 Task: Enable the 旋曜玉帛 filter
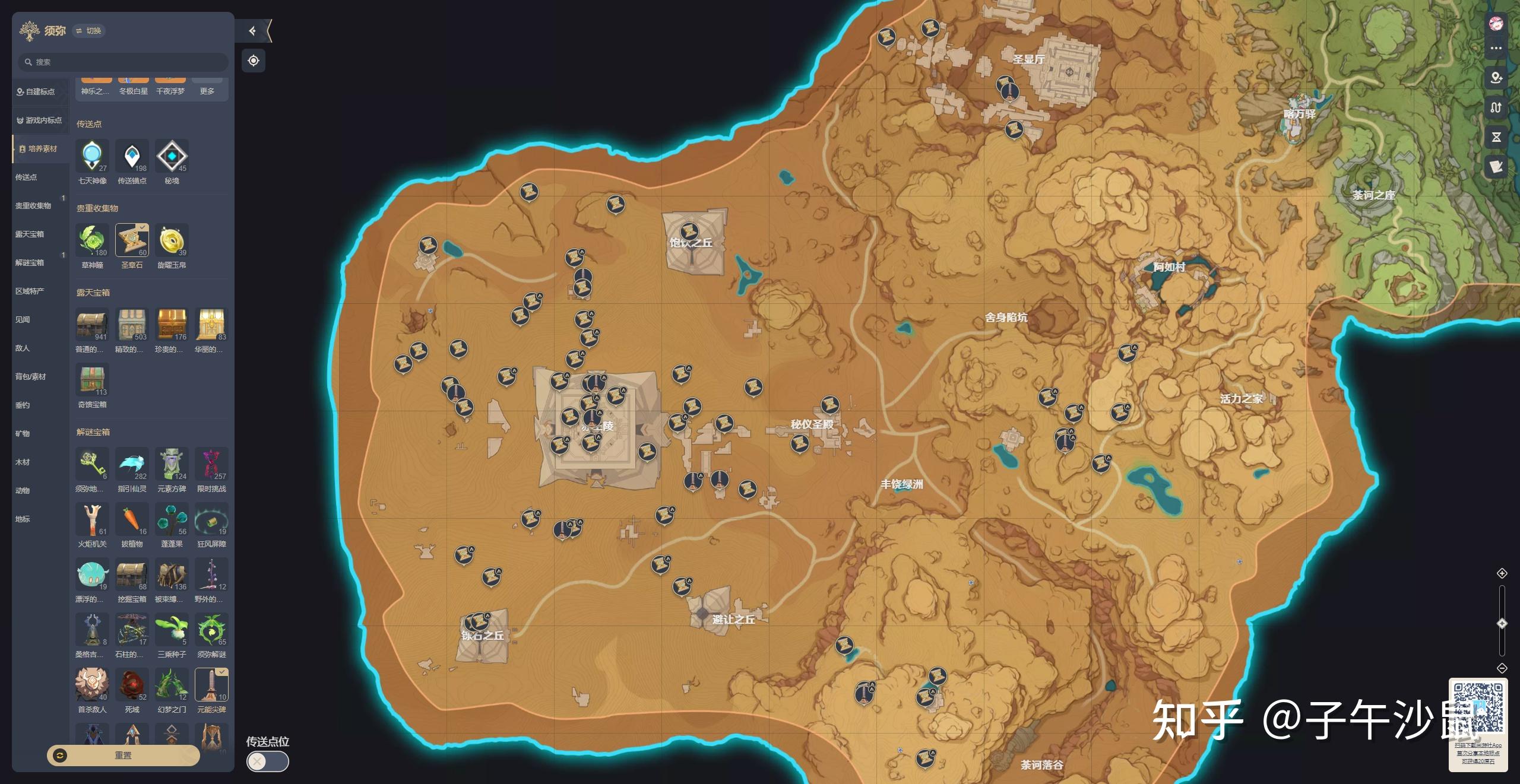click(x=172, y=240)
